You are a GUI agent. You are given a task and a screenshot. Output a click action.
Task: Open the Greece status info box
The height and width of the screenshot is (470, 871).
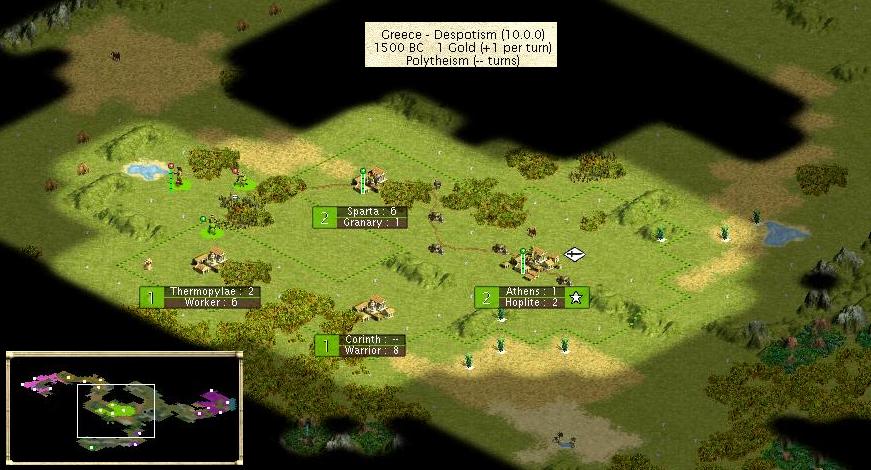click(x=461, y=46)
